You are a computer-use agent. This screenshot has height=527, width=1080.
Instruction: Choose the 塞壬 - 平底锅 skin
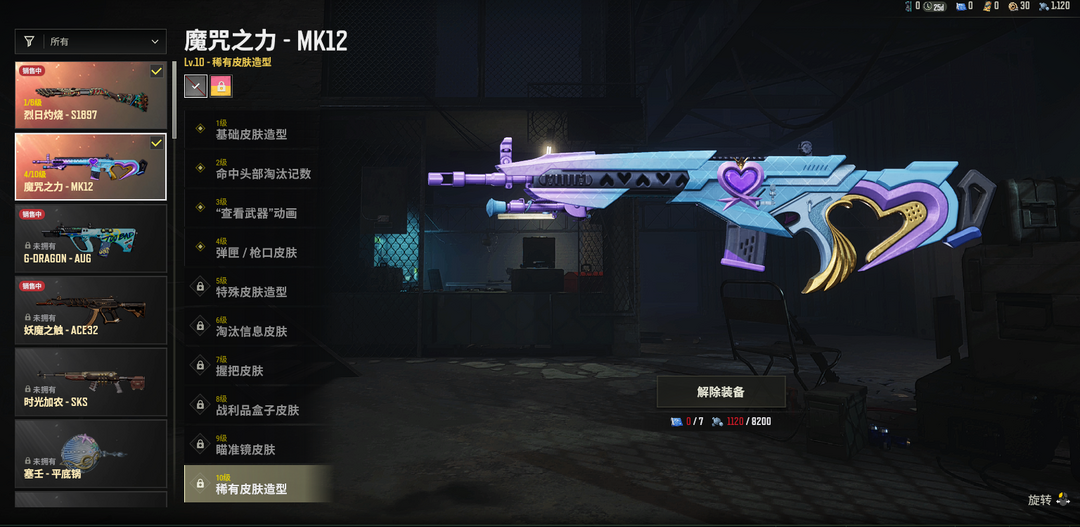coord(91,452)
